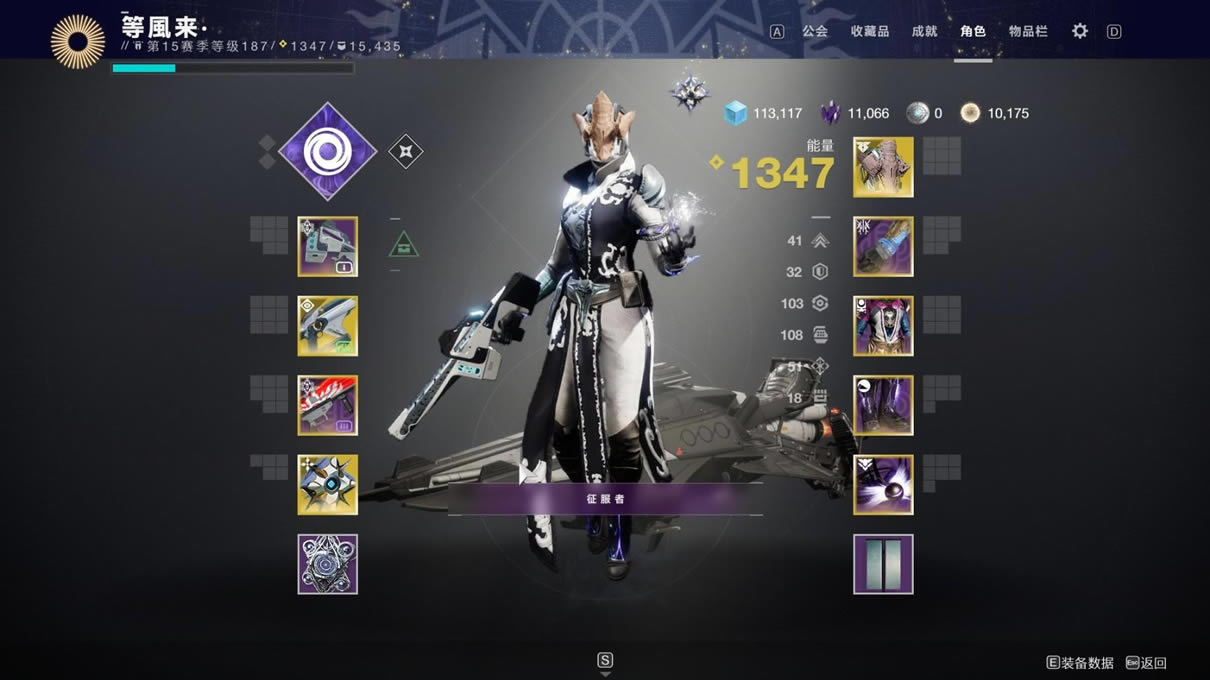
Task: Select the chest robe armor slot
Action: coord(883,326)
